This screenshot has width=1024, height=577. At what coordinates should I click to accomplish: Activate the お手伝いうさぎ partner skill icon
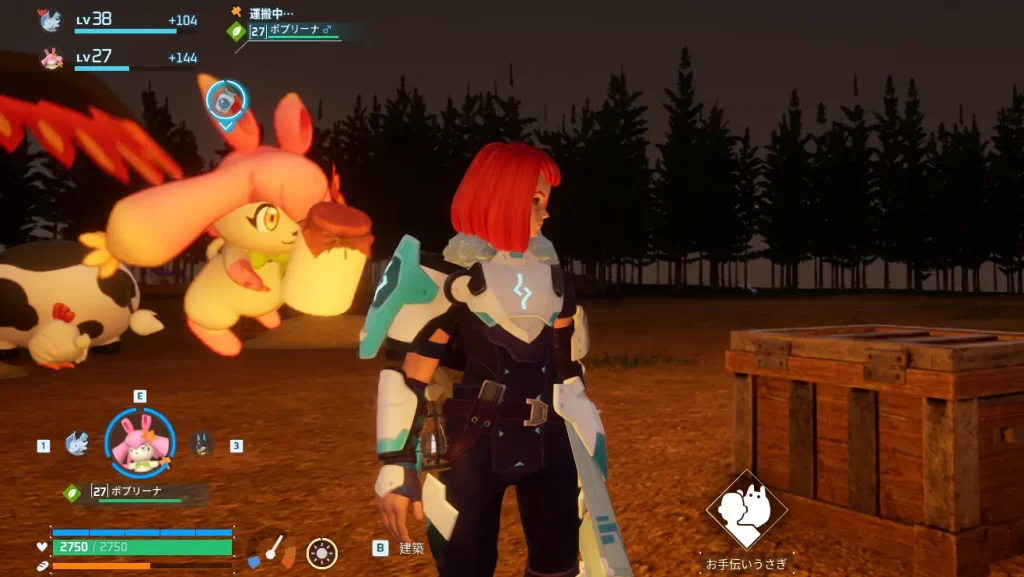746,510
